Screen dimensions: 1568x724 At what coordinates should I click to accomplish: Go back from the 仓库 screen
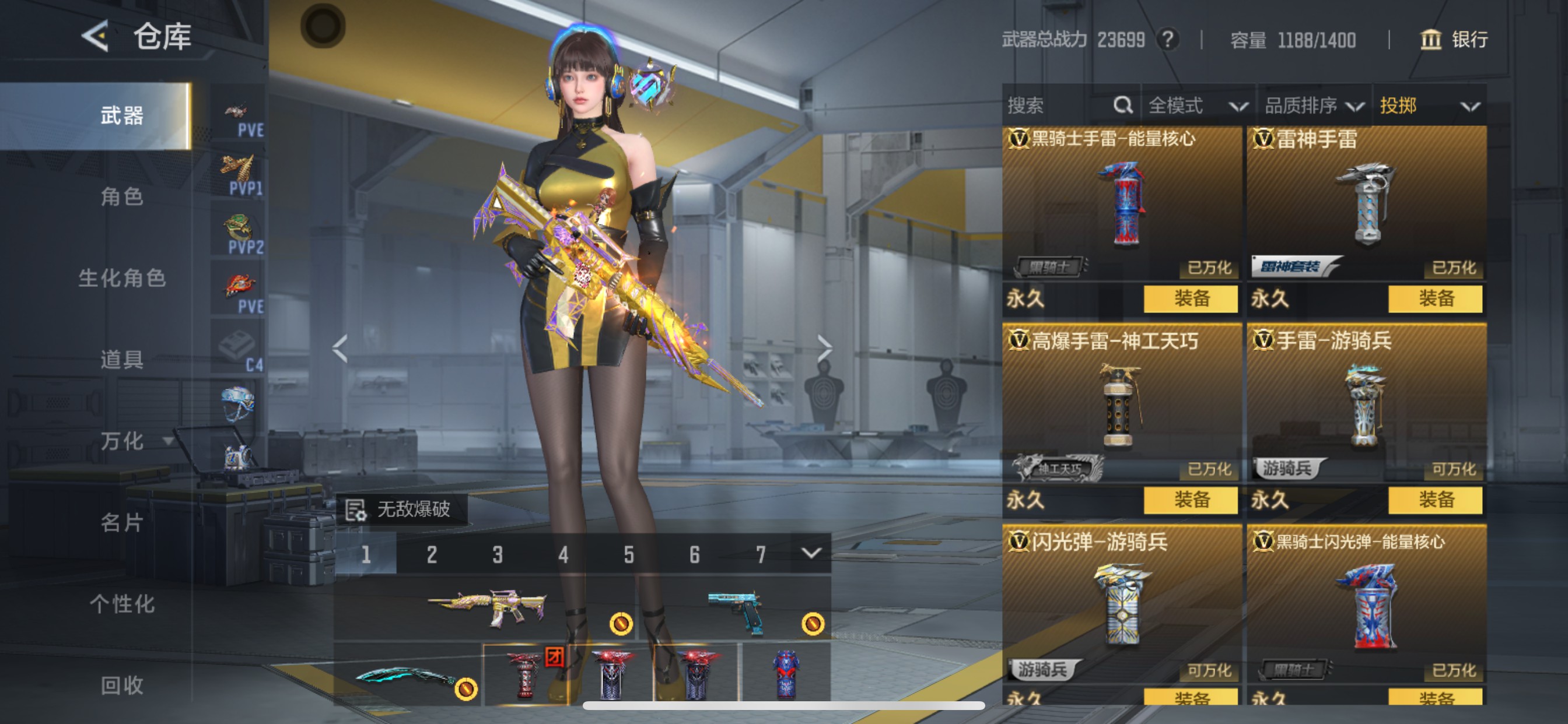tap(96, 37)
